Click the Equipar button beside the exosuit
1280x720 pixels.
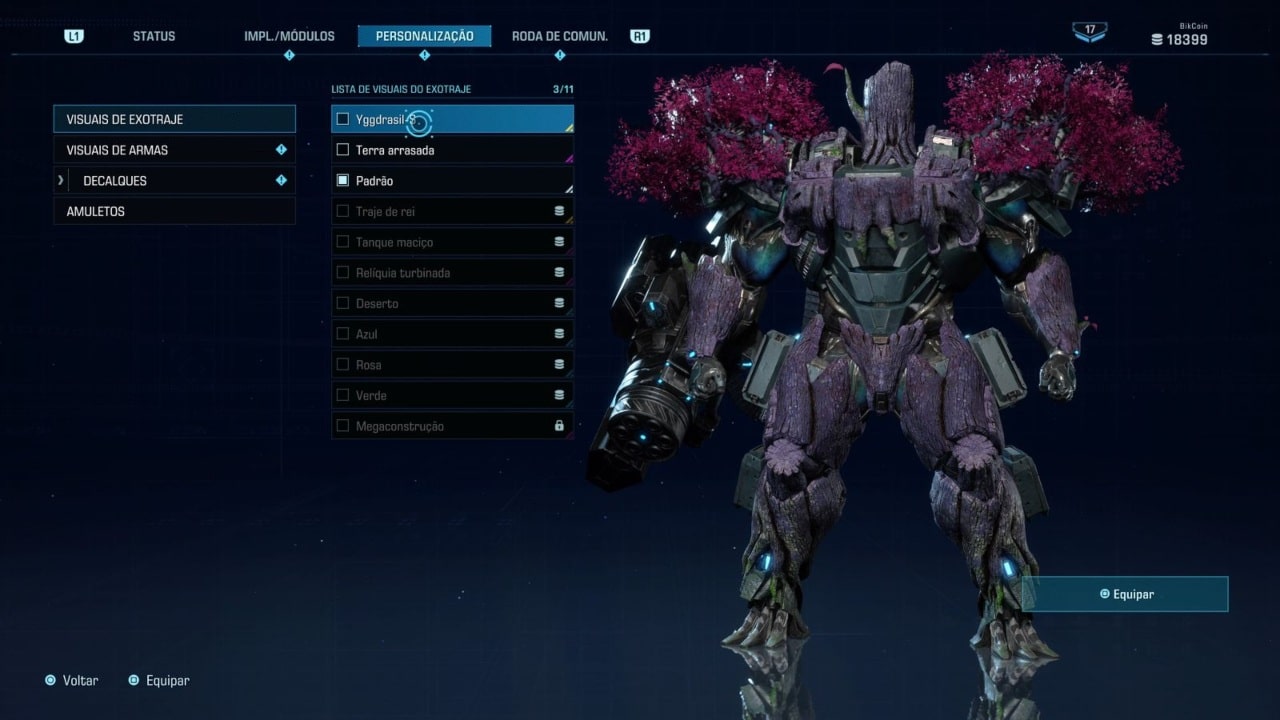point(1125,594)
